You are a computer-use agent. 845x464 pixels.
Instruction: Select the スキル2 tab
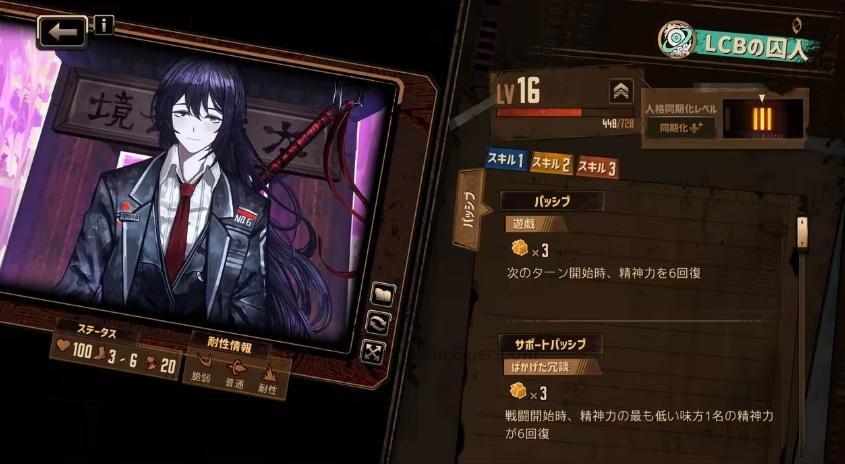pyautogui.click(x=551, y=162)
